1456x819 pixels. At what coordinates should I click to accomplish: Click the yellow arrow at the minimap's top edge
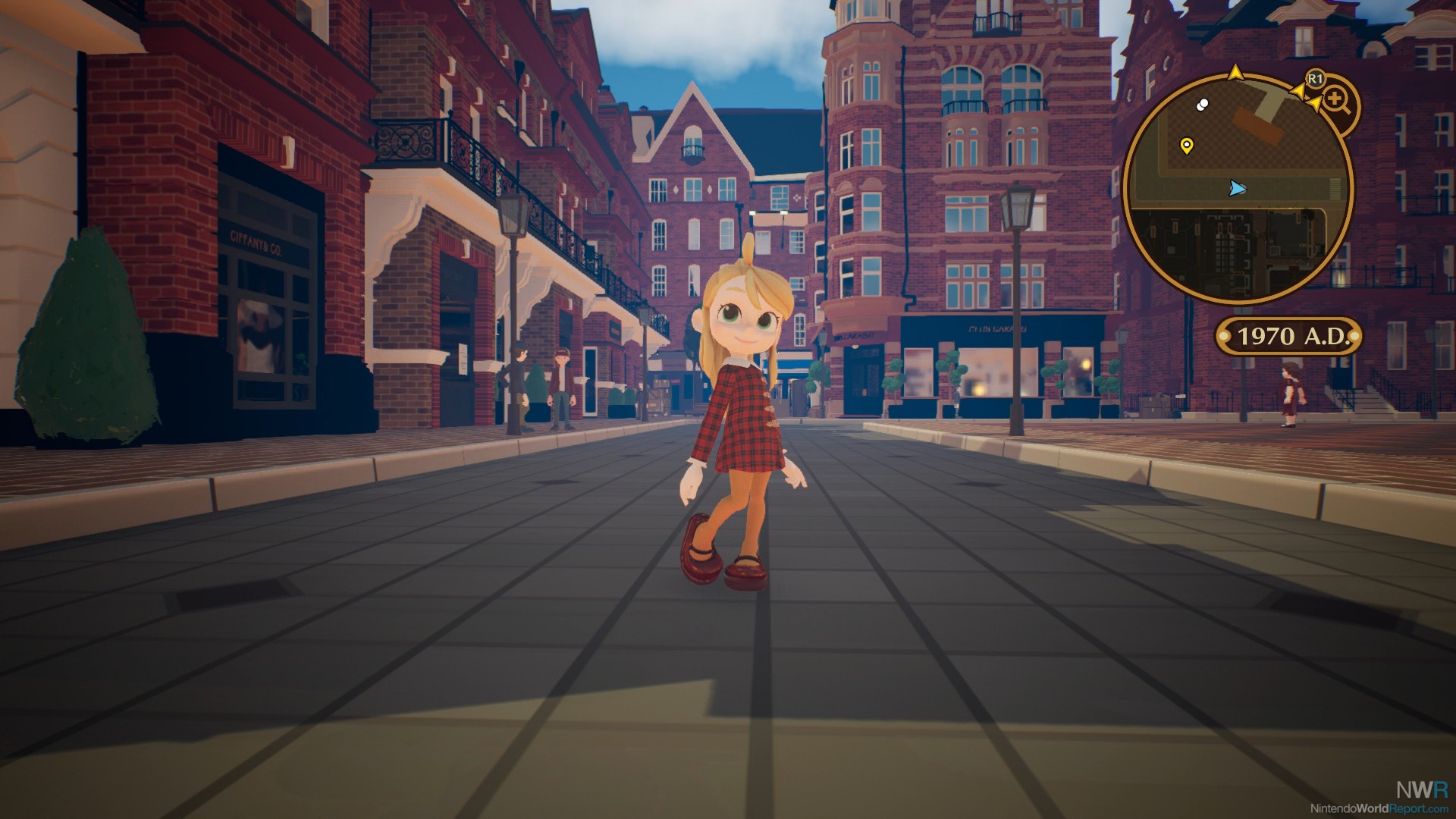tap(1235, 72)
